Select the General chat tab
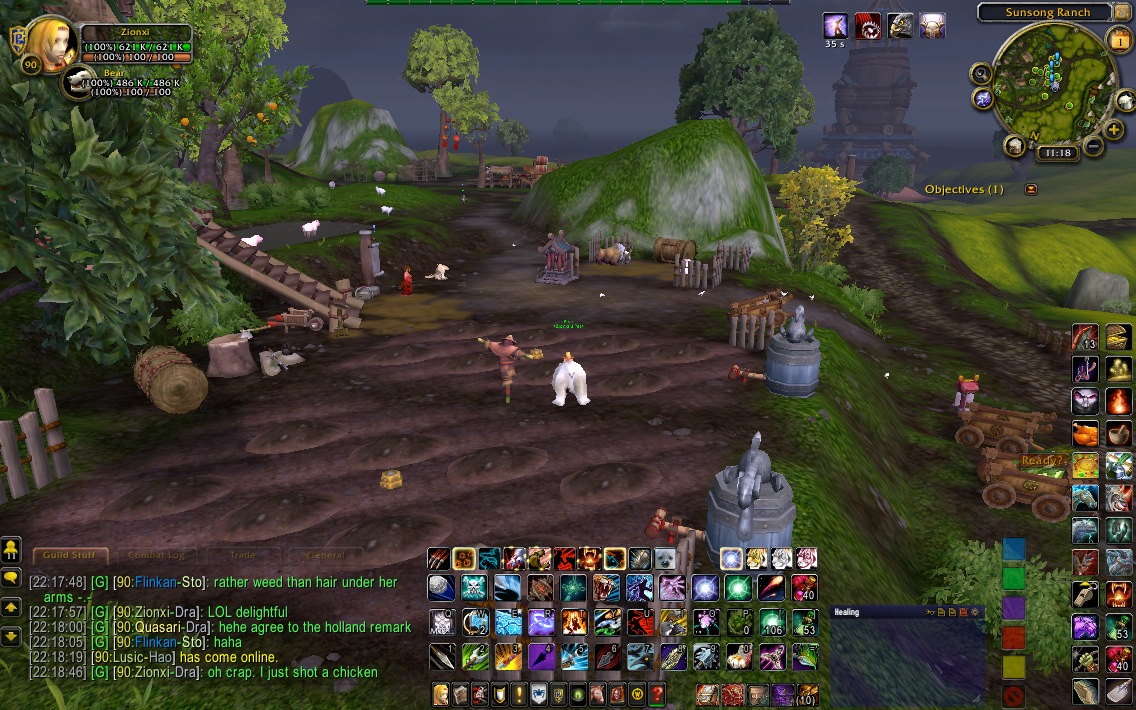 tap(326, 555)
